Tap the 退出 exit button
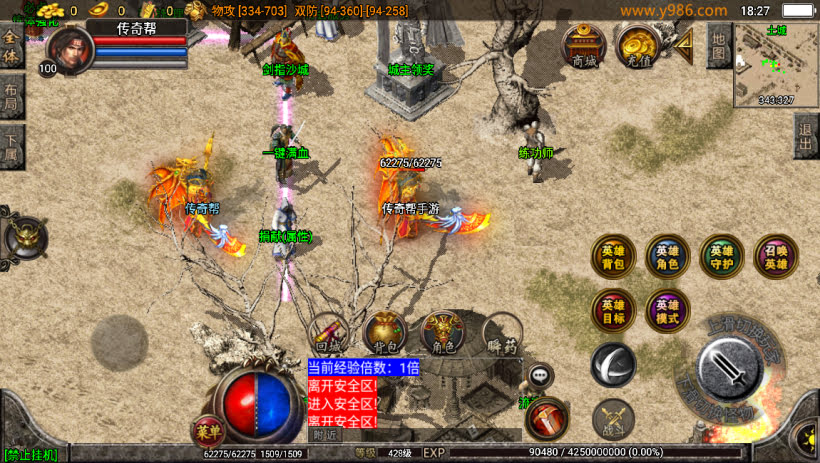This screenshot has height=463, width=820. 806,135
